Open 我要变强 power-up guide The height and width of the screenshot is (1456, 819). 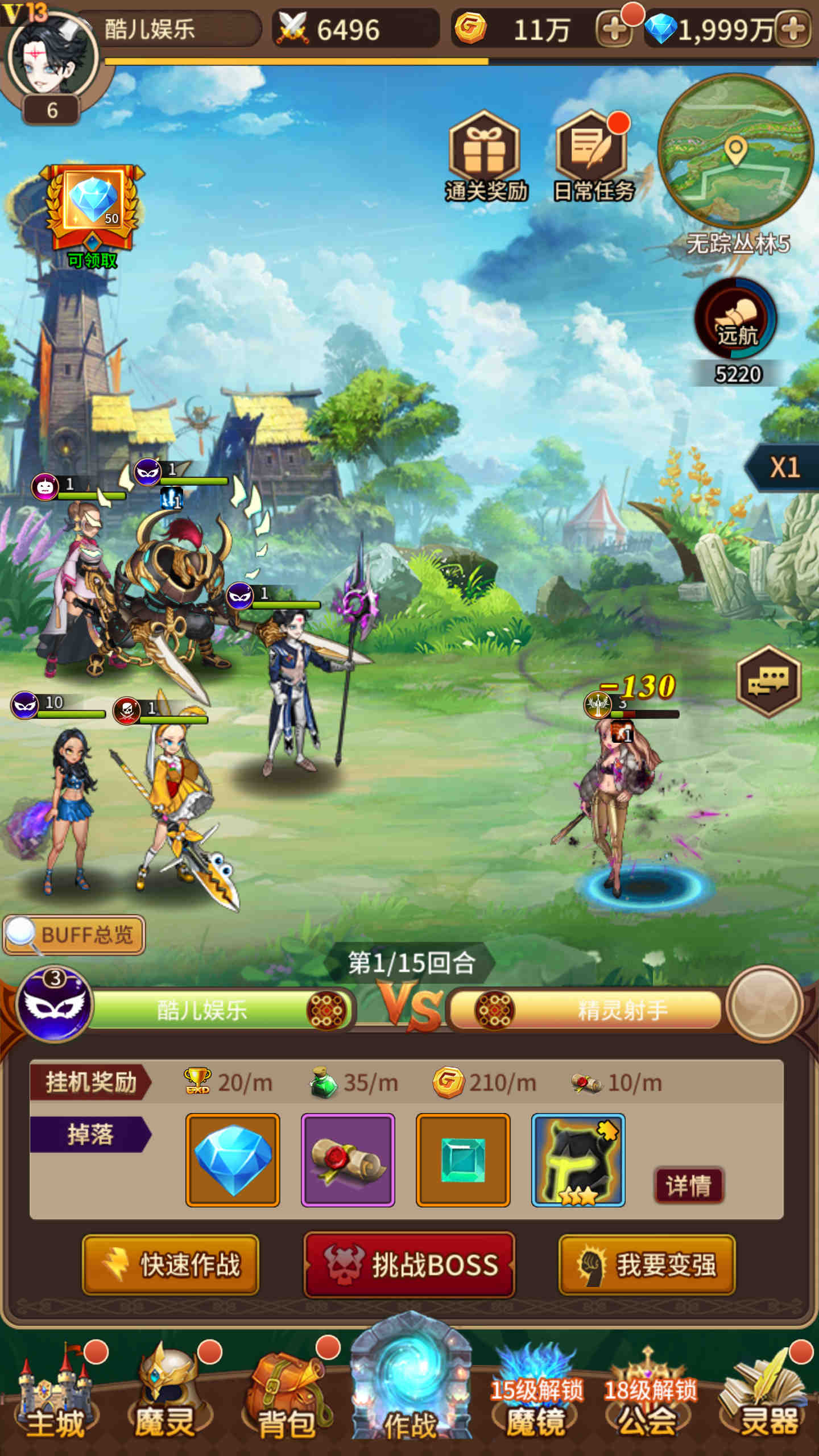point(647,1265)
